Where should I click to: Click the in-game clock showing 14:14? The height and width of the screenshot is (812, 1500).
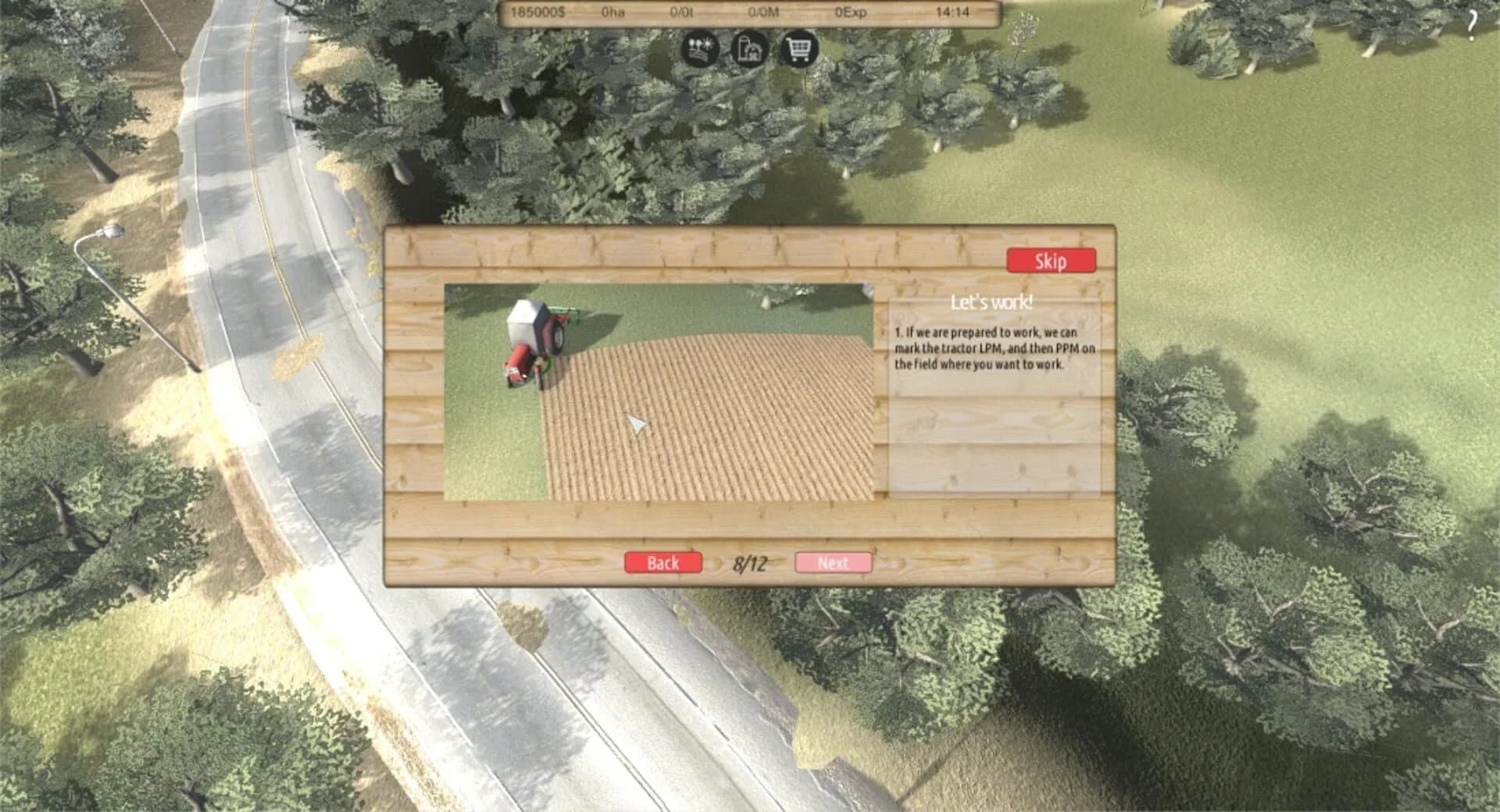(x=951, y=12)
